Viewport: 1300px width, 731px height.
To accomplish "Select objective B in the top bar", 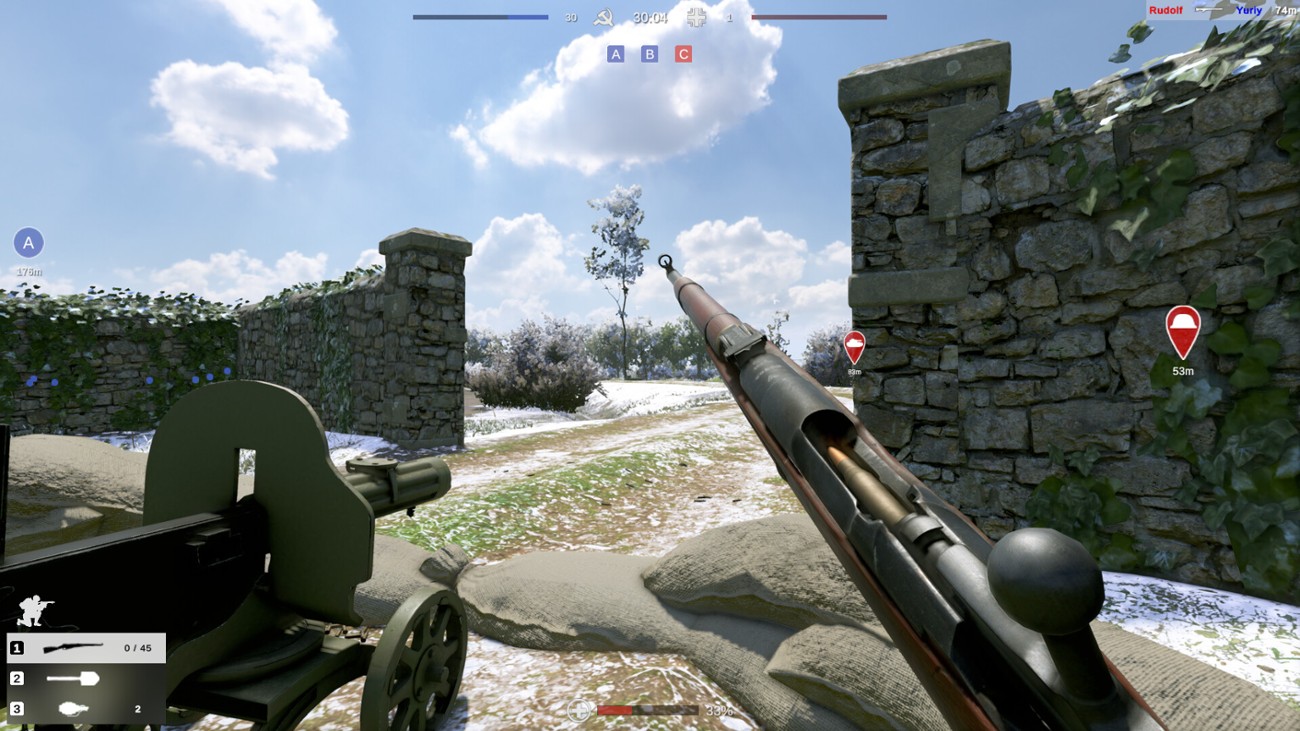I will 650,54.
